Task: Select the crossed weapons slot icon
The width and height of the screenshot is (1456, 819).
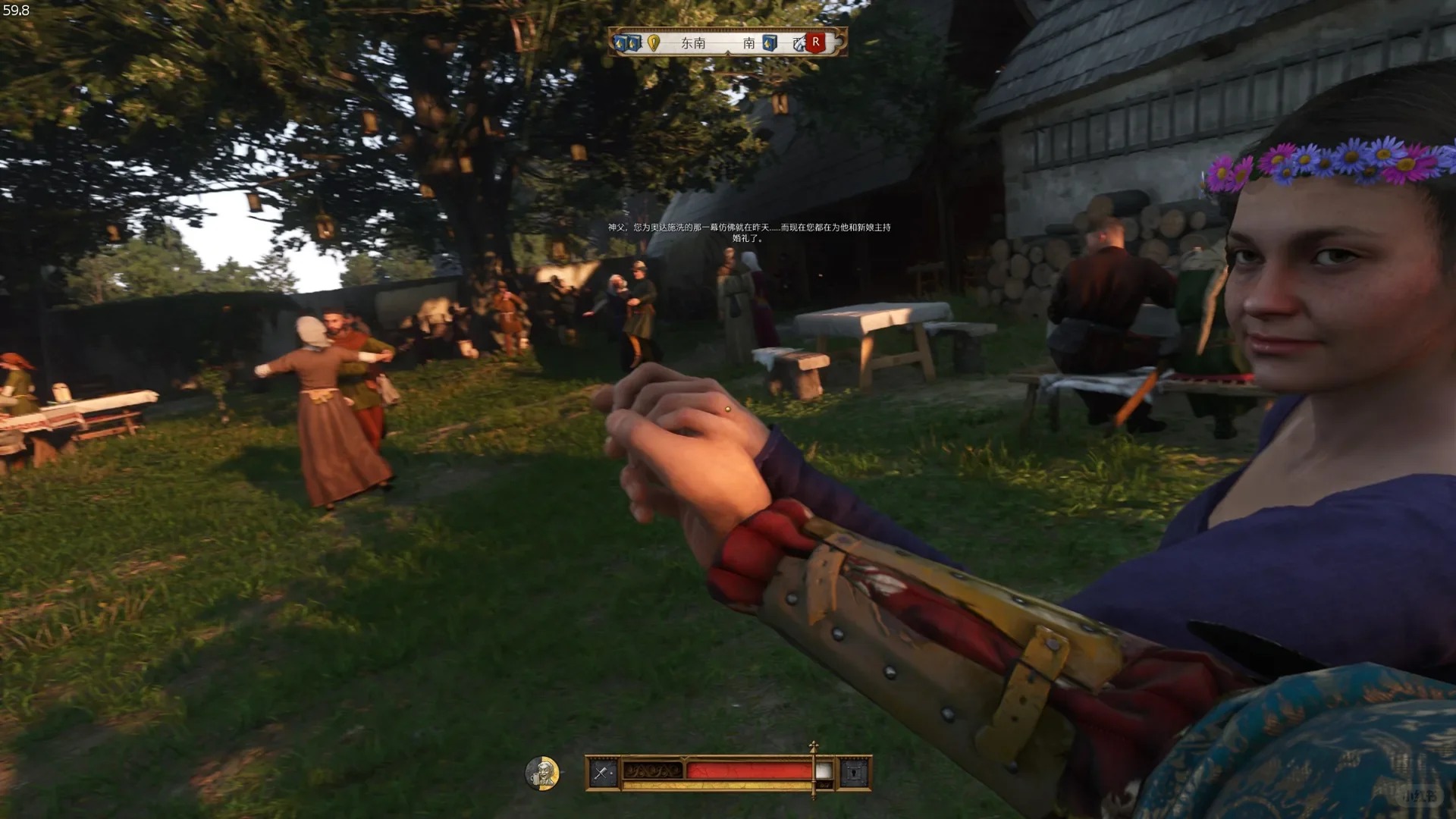Action: click(x=602, y=773)
